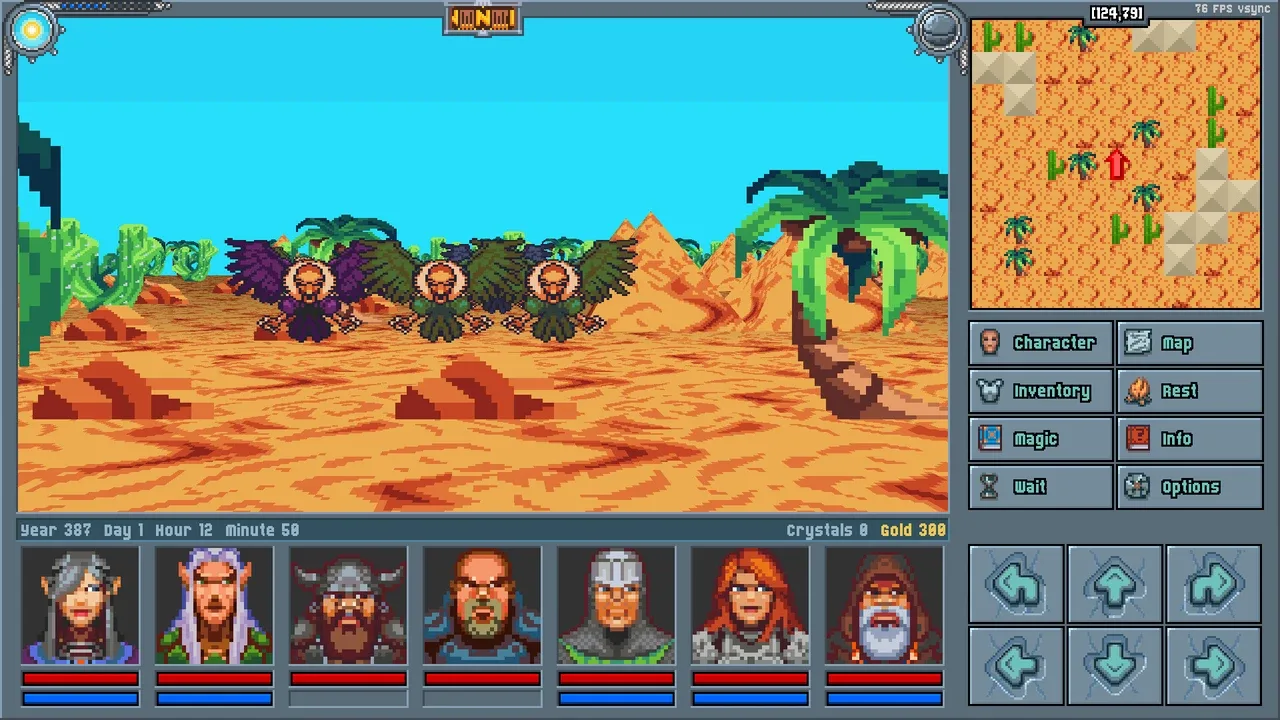Step backward with the down arrow
This screenshot has width=1280, height=720.
[1115, 665]
